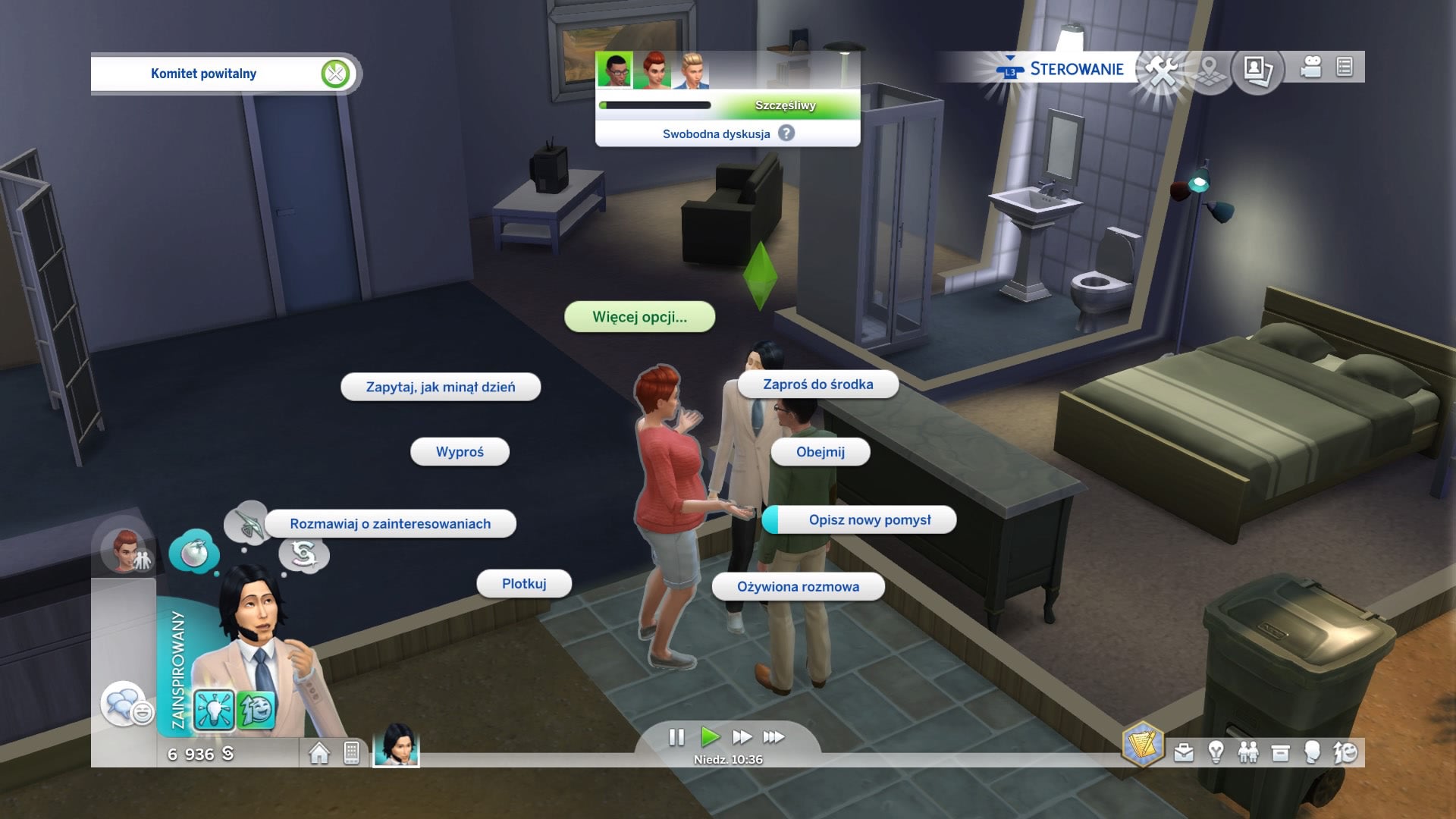Expand the Więcej opcji... conversation option

[x=639, y=318]
